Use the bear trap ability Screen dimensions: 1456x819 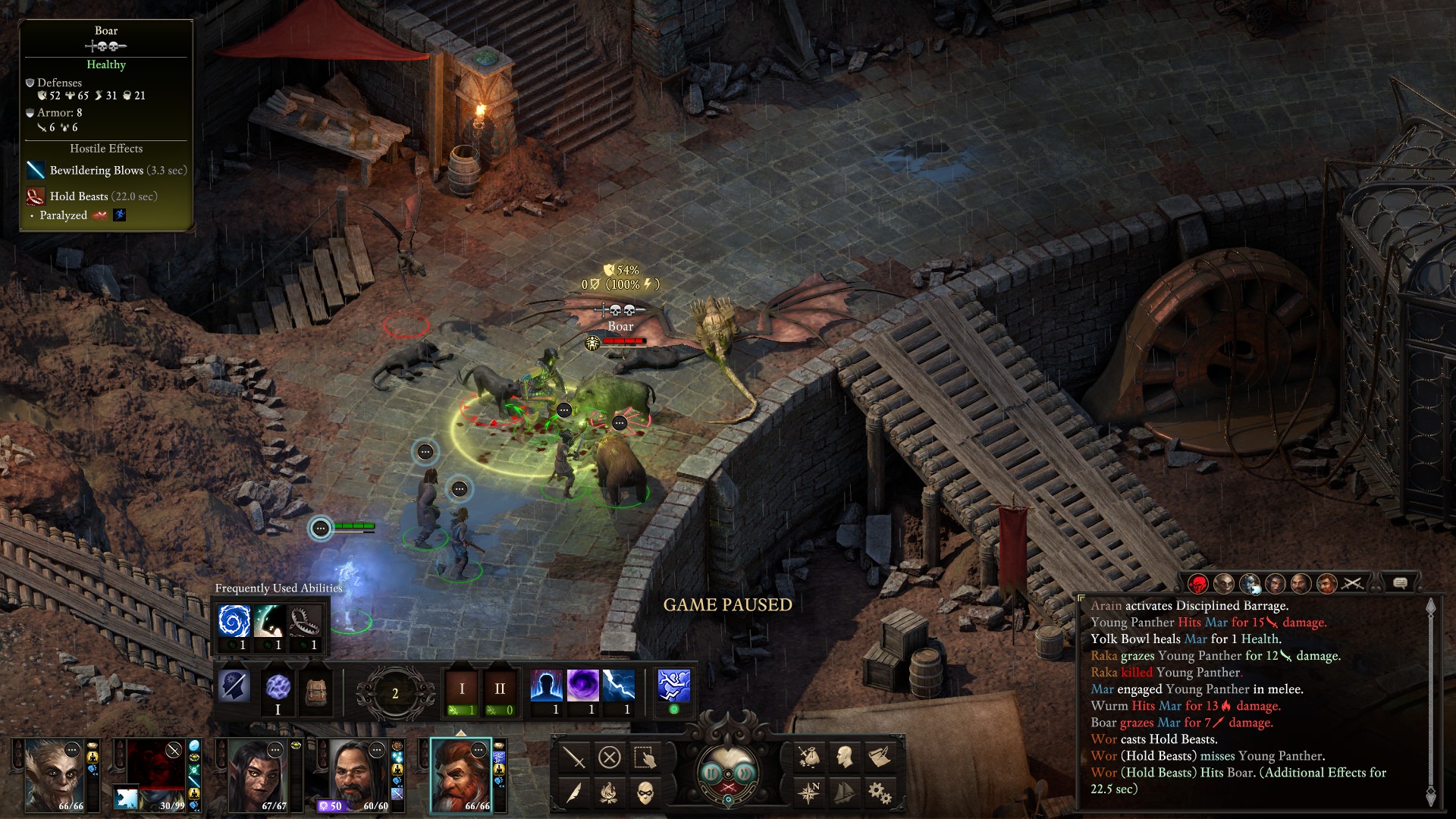[305, 622]
